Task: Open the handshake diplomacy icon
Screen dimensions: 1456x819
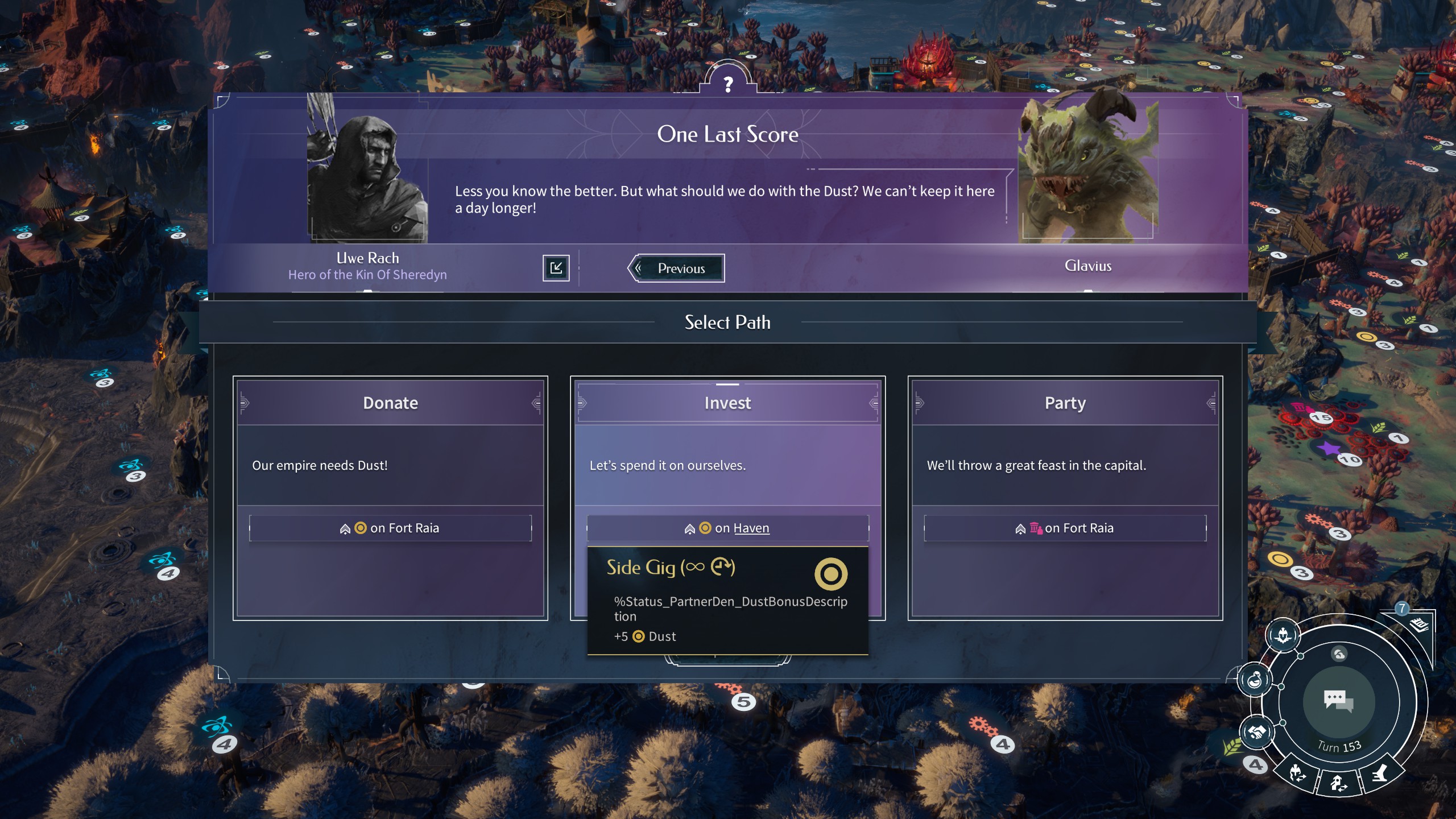Action: click(x=1258, y=732)
